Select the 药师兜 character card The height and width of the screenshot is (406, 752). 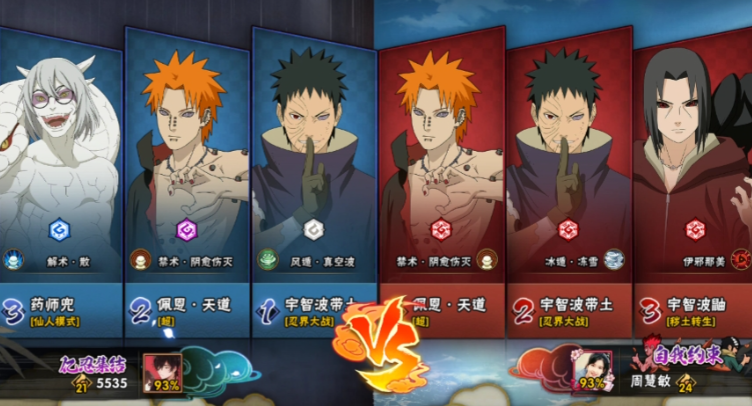coord(58,170)
